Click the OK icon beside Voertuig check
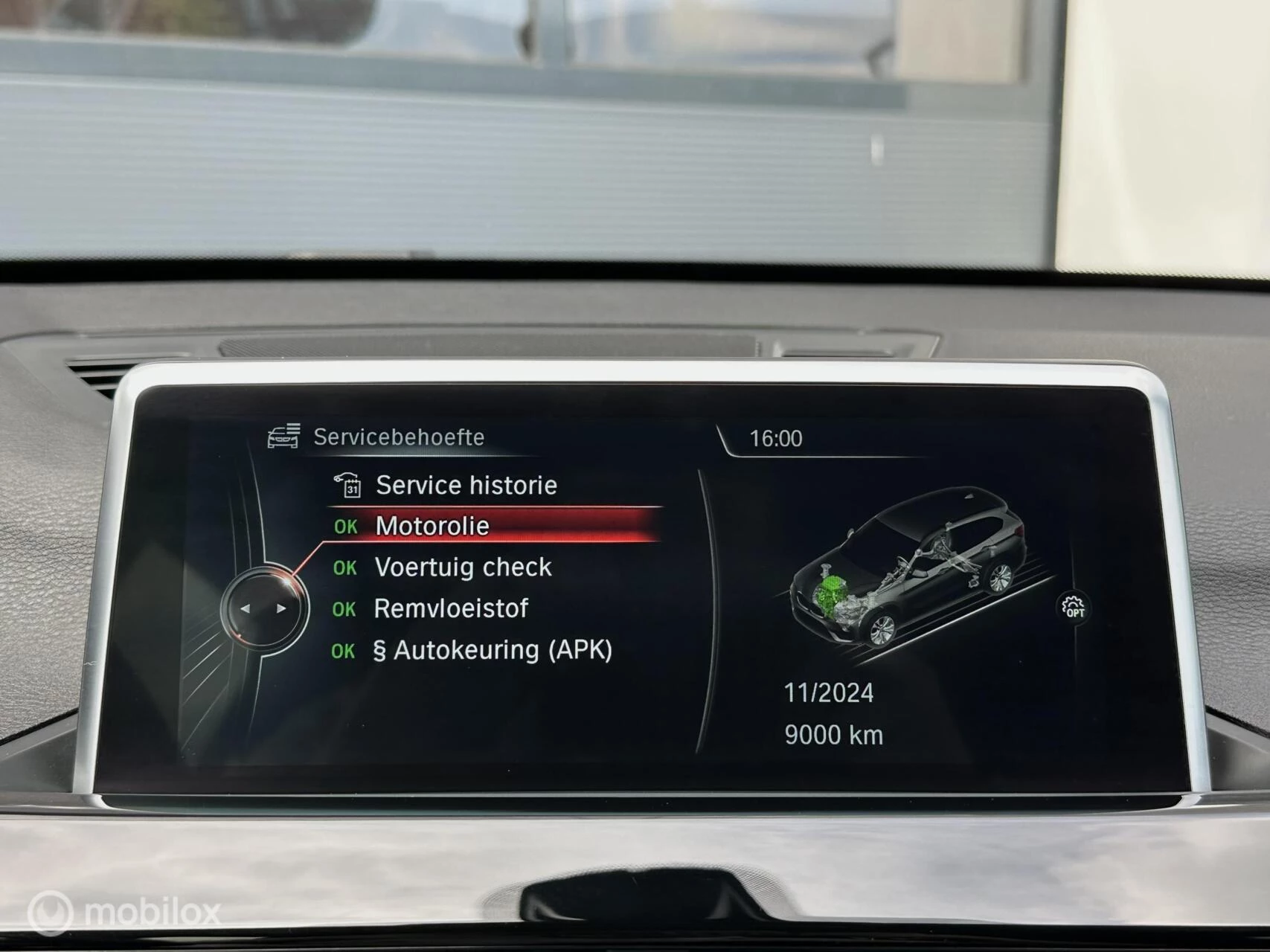Screen dimensions: 1270x952 click(344, 568)
